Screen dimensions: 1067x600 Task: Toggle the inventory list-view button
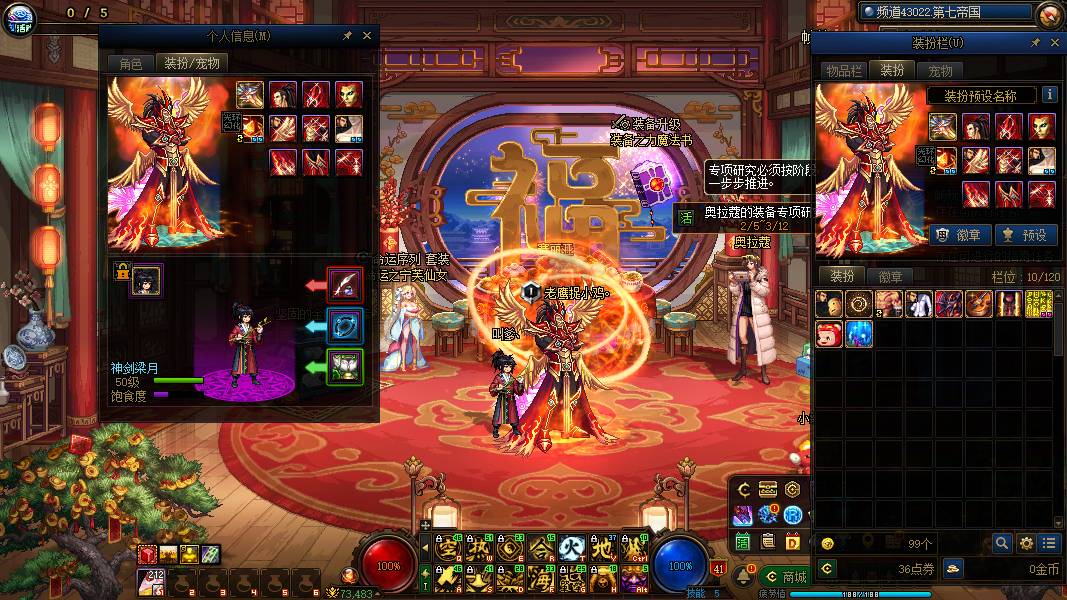[x=1048, y=543]
